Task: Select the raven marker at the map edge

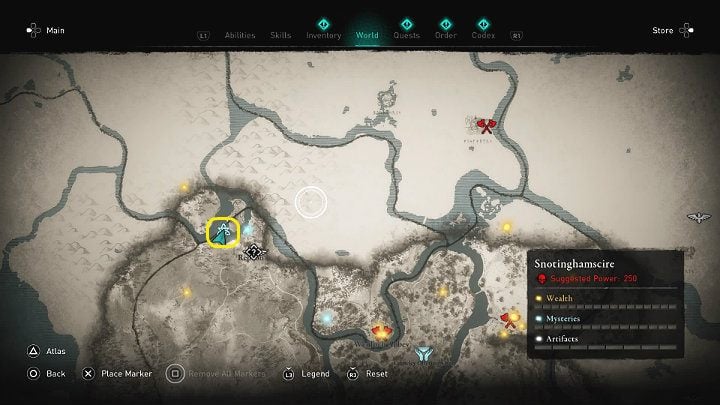Action: 699,217
